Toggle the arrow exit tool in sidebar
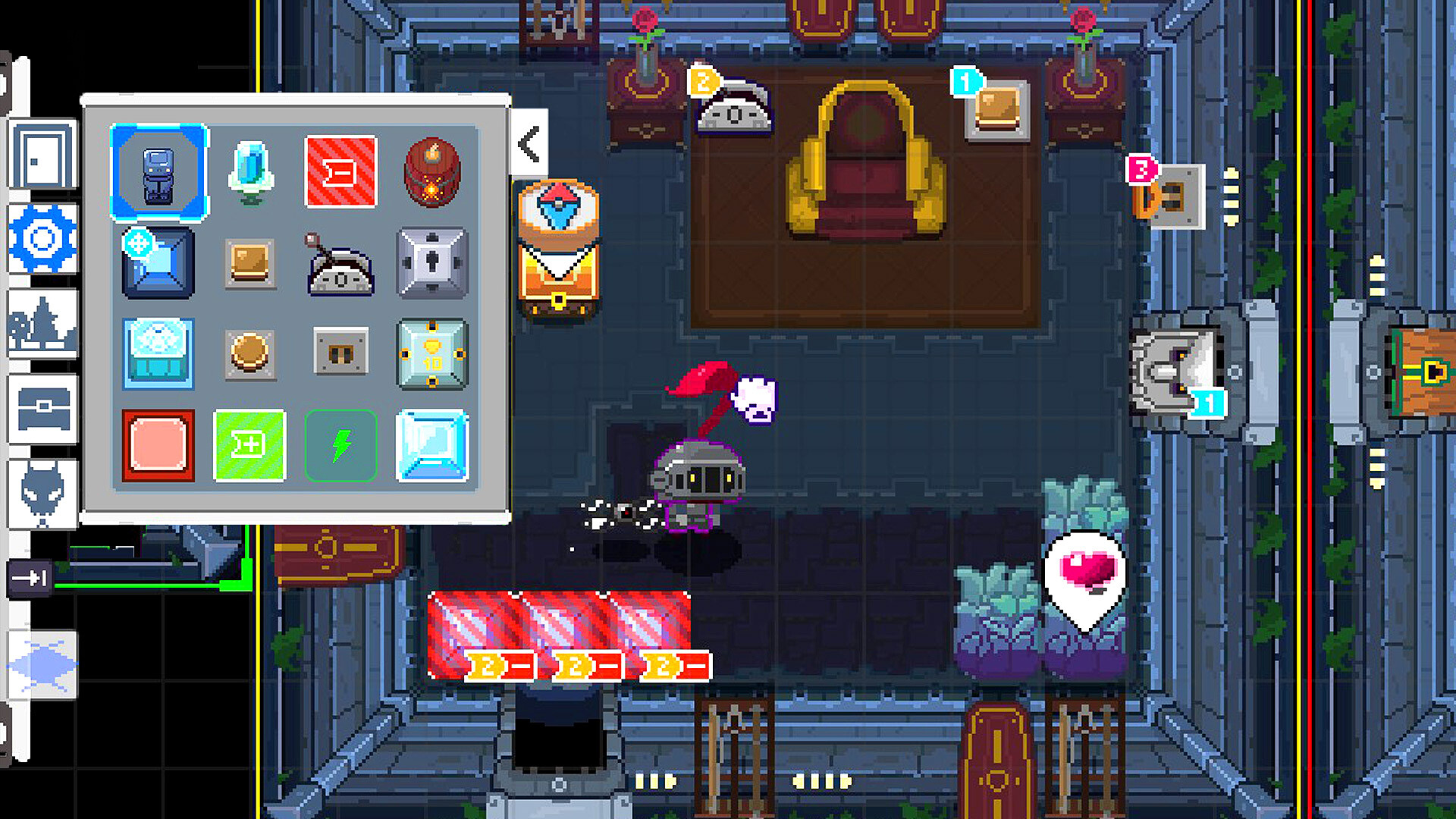The image size is (1456, 819). [30, 580]
